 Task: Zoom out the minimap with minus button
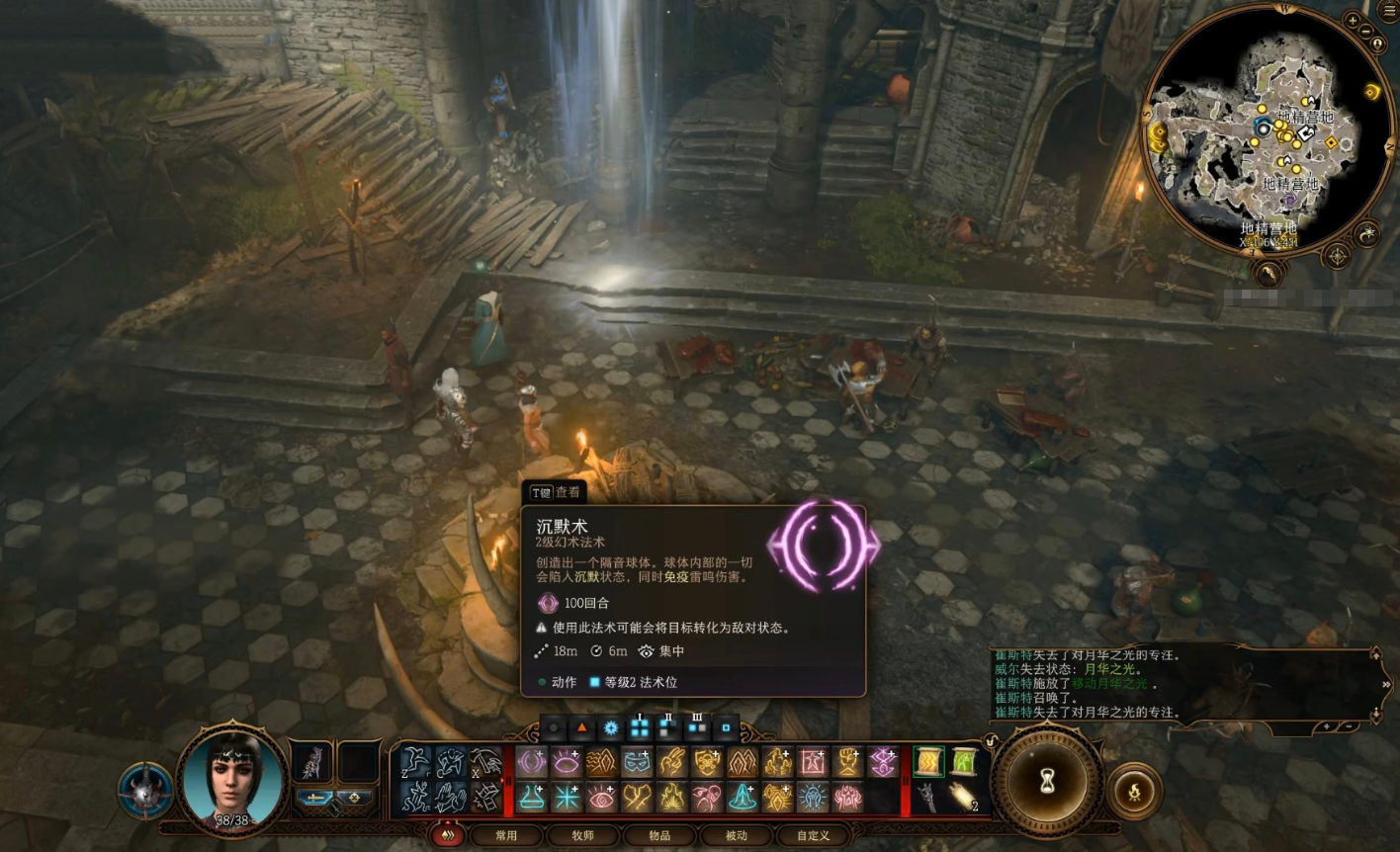point(1367,31)
